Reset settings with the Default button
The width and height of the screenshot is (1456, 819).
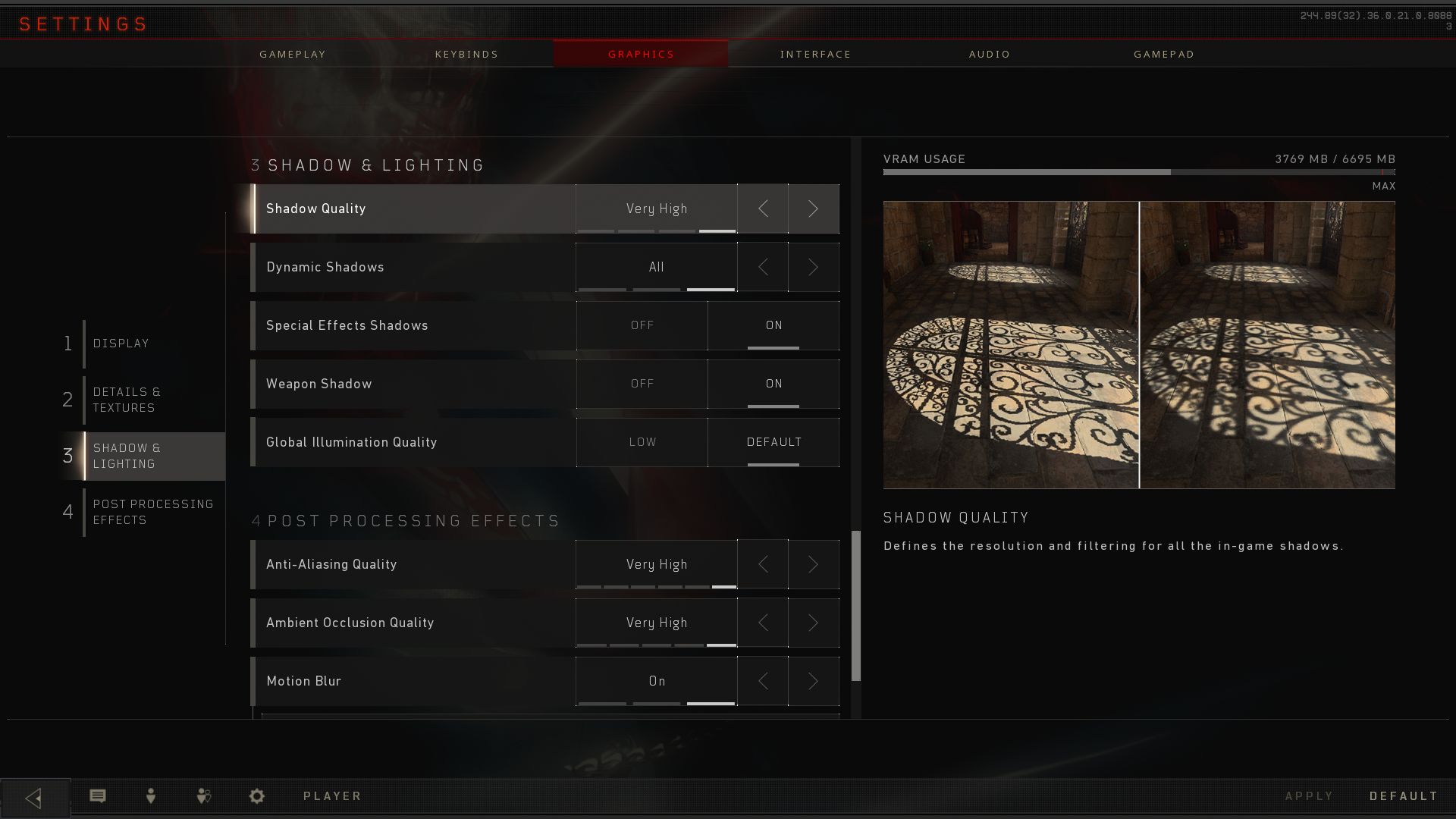[1404, 796]
